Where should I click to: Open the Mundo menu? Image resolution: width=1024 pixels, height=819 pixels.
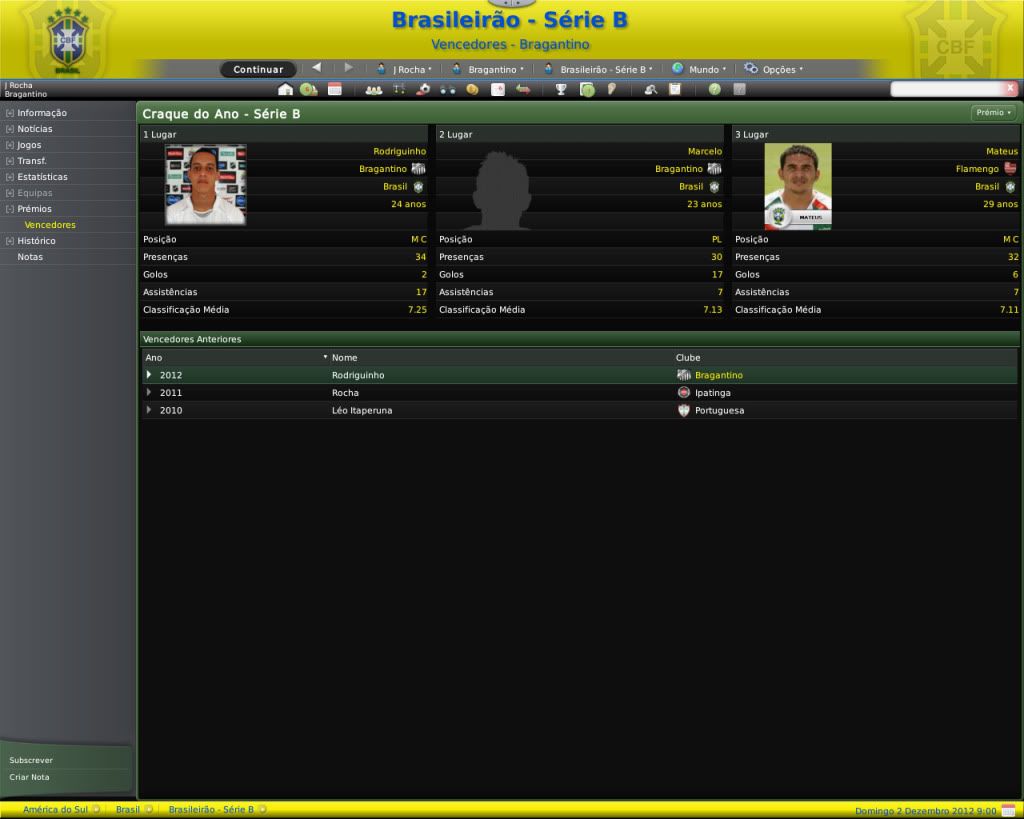[699, 69]
